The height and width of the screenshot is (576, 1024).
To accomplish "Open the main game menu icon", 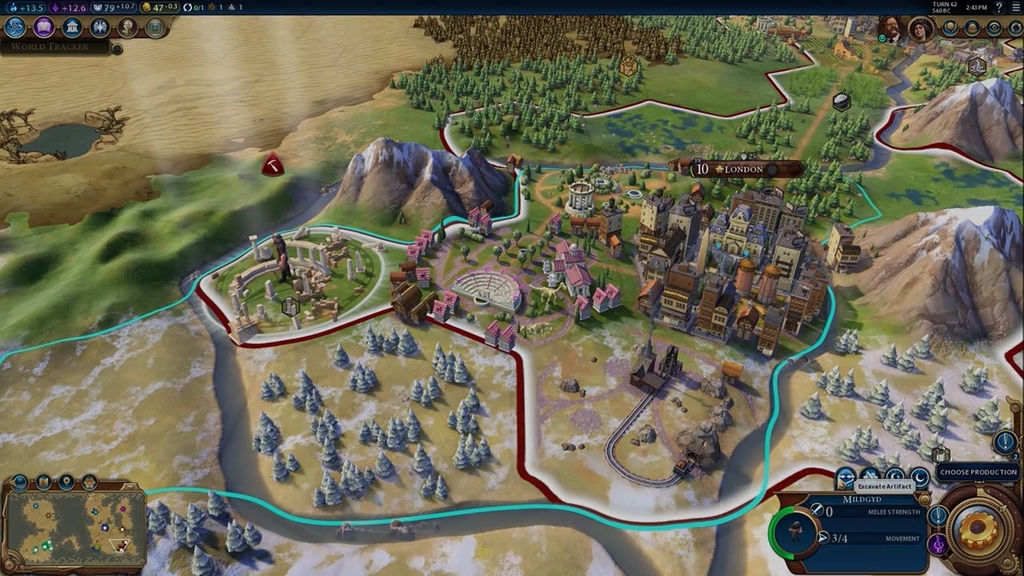I will (1015, 7).
